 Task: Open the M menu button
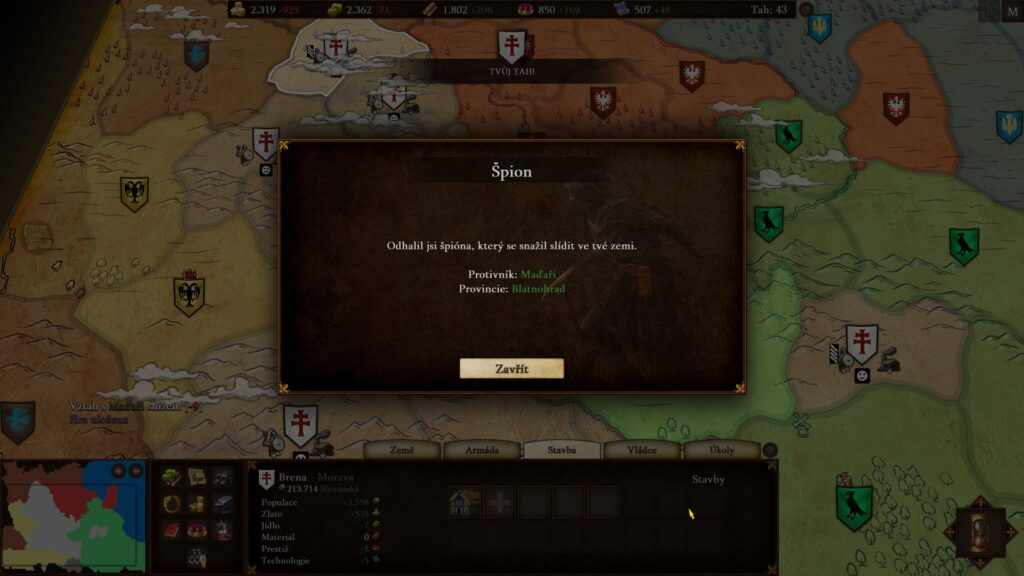(1011, 11)
